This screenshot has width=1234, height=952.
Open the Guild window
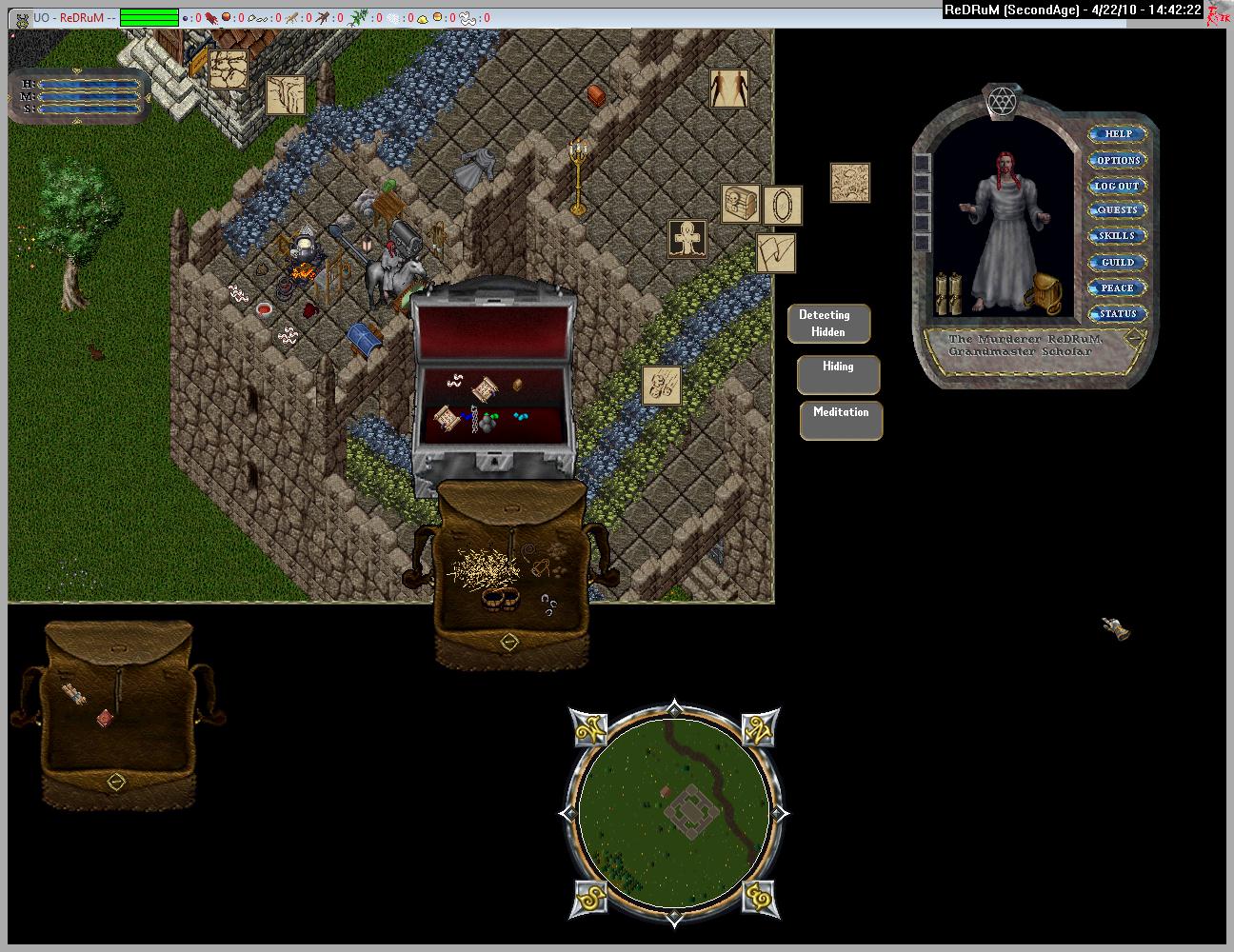pos(1118,262)
